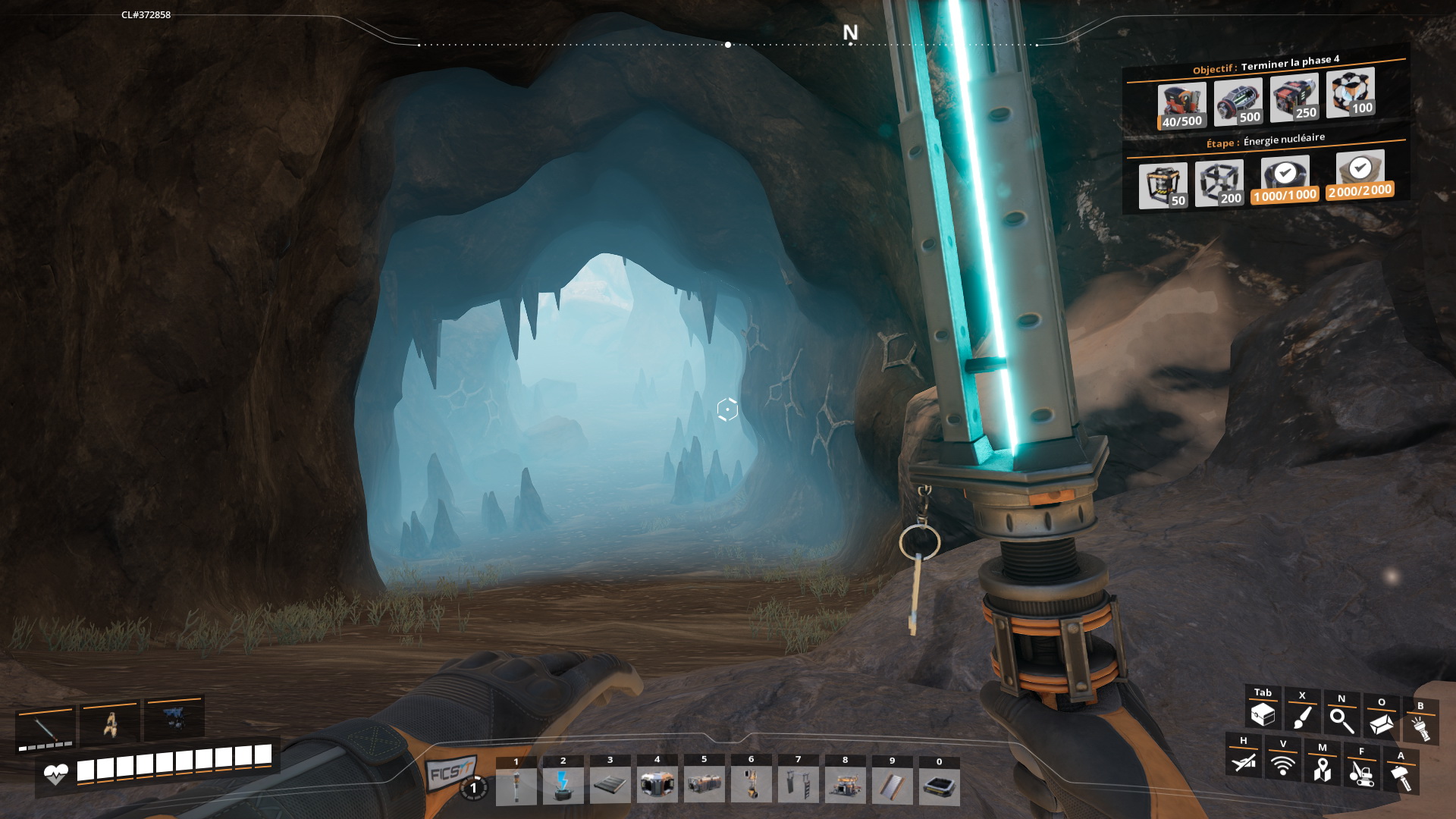1456x819 pixels.
Task: Enter dismantle mode with wrecking crane icon
Action: click(x=1362, y=773)
